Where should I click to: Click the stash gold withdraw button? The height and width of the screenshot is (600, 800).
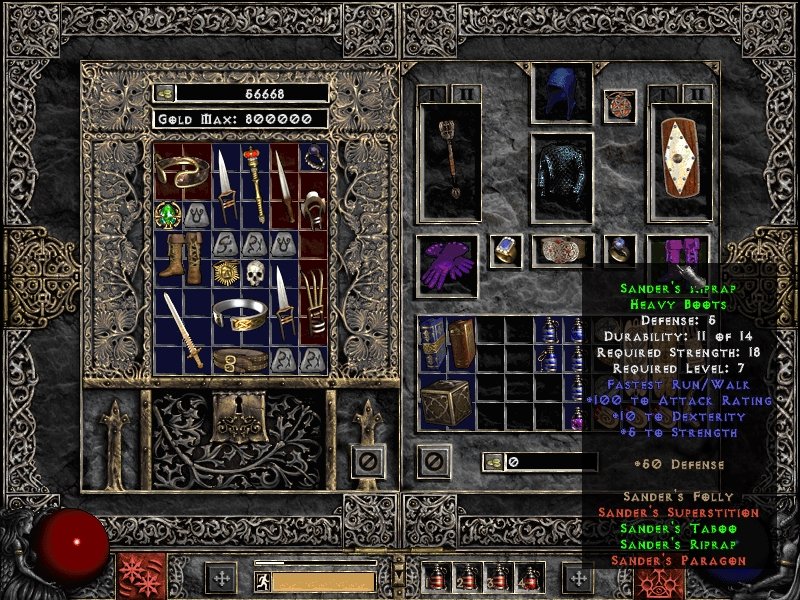(165, 92)
